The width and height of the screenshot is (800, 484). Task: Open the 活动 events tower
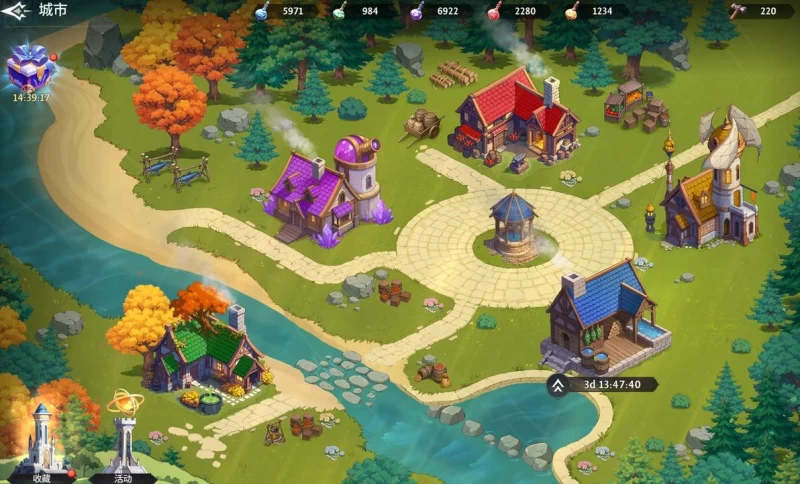[x=123, y=437]
